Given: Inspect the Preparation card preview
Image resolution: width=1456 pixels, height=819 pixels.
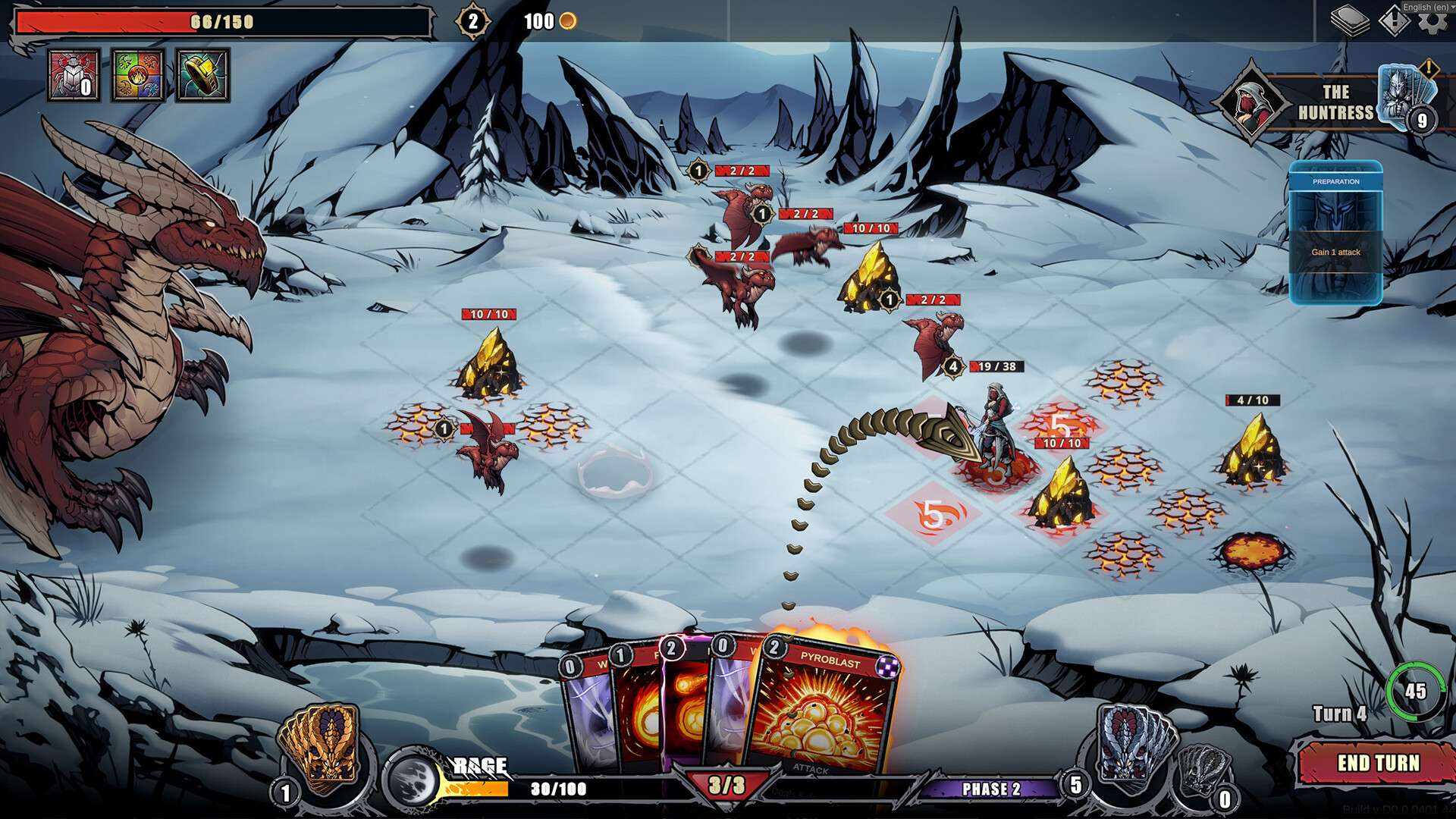Looking at the screenshot, I should pyautogui.click(x=1335, y=233).
